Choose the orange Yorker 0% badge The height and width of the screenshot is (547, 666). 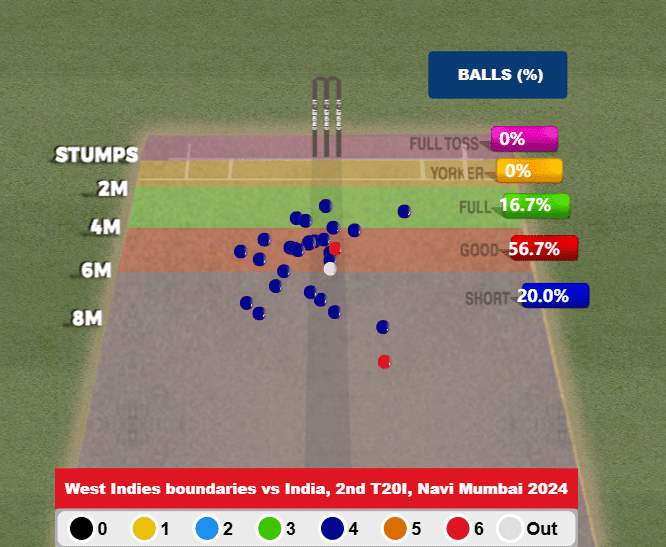click(528, 171)
